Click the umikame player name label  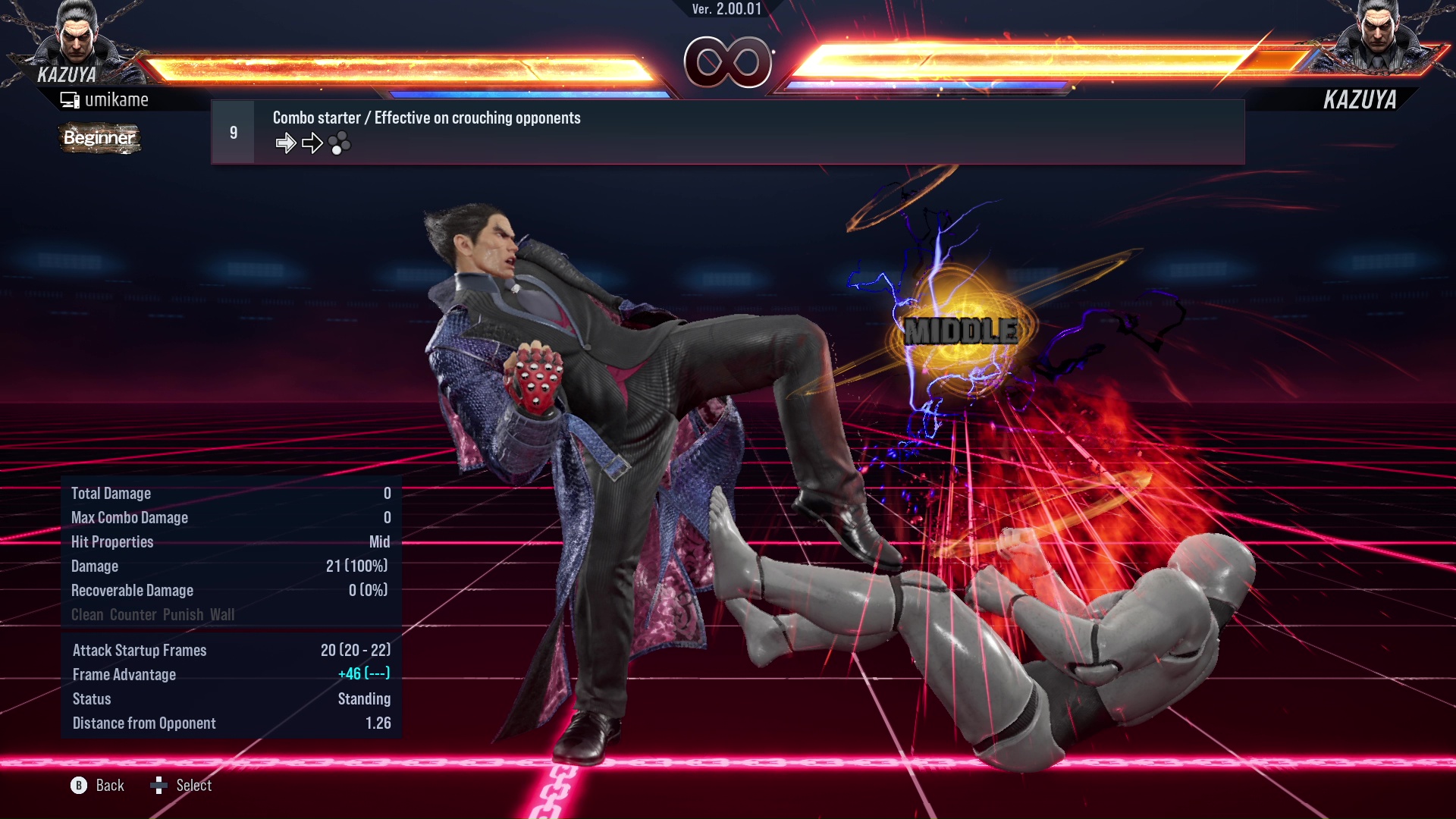pyautogui.click(x=118, y=99)
